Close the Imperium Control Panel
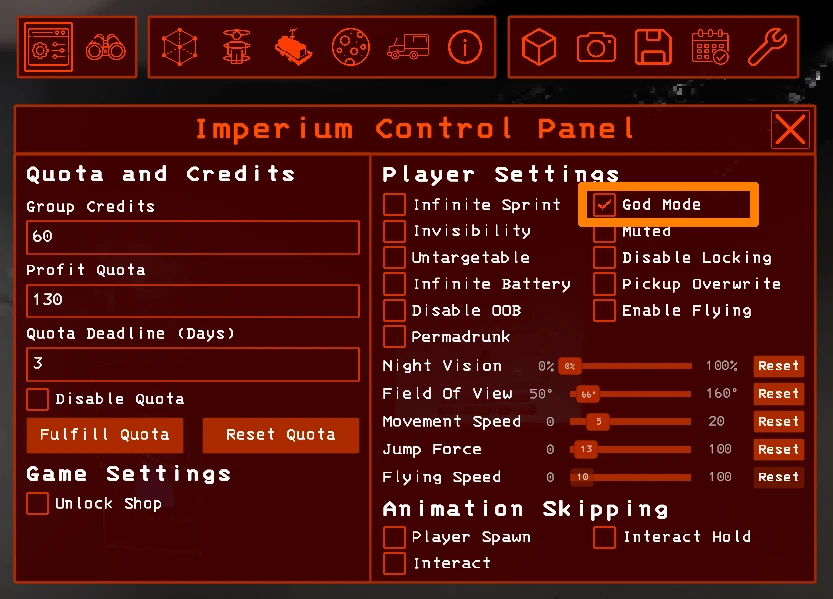 coord(790,130)
